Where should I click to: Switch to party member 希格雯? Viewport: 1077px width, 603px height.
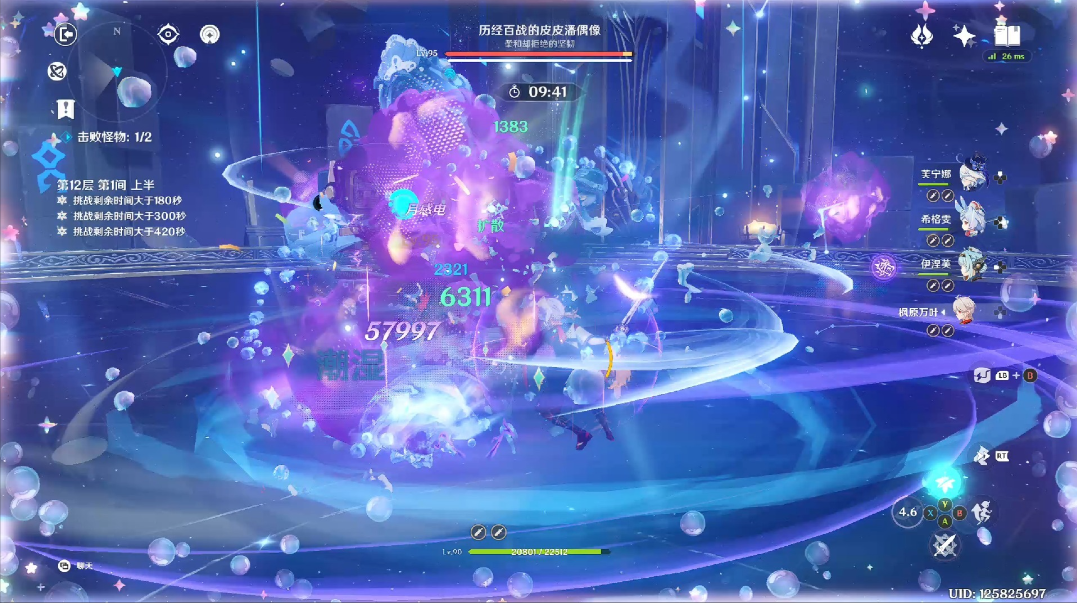973,220
